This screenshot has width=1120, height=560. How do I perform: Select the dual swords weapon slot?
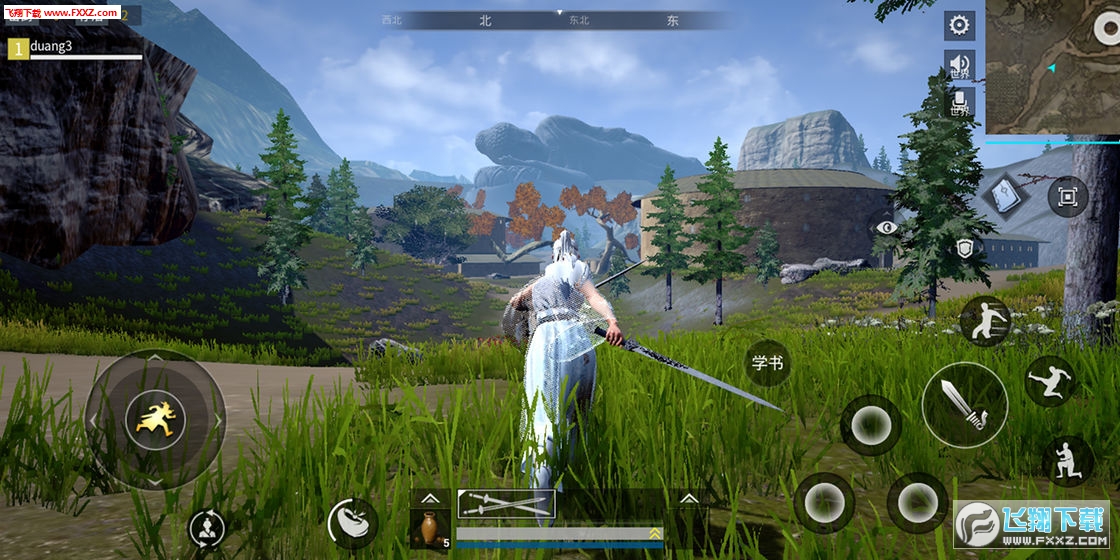tap(506, 504)
